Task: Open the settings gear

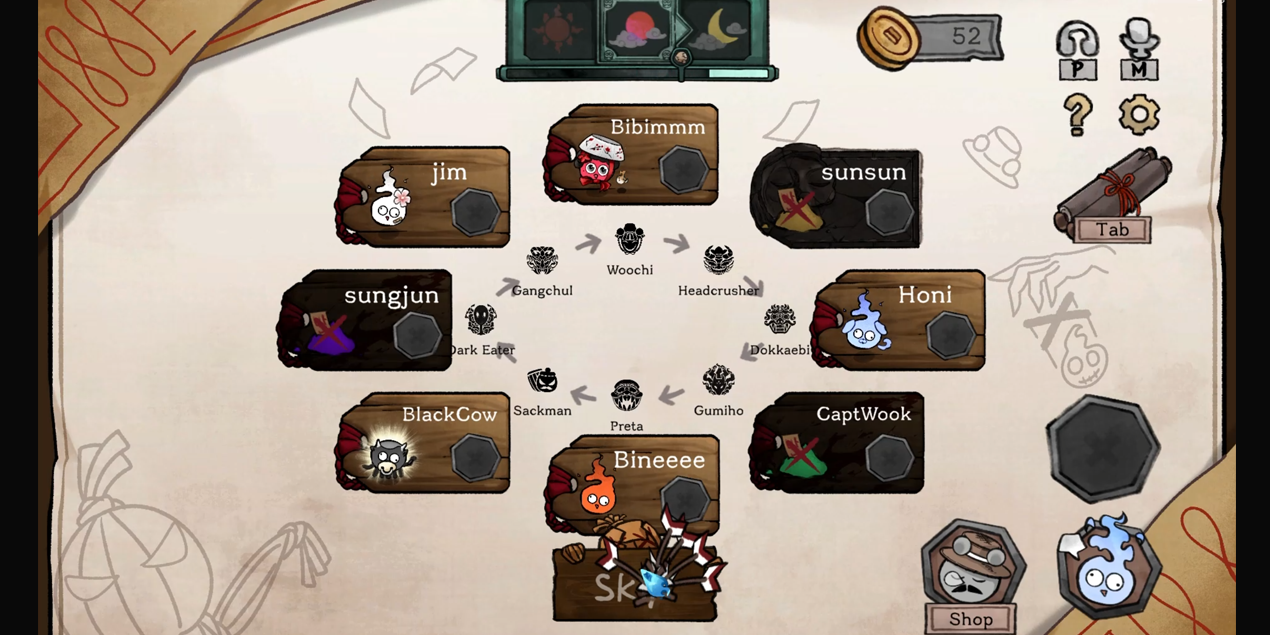Action: point(1139,115)
